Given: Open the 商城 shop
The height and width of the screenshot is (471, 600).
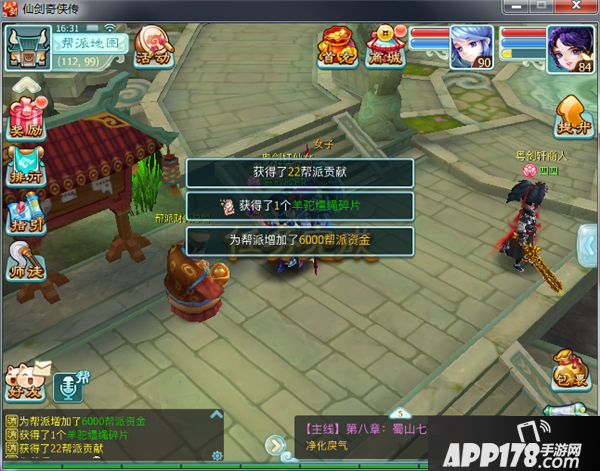Looking at the screenshot, I should pyautogui.click(x=386, y=45).
